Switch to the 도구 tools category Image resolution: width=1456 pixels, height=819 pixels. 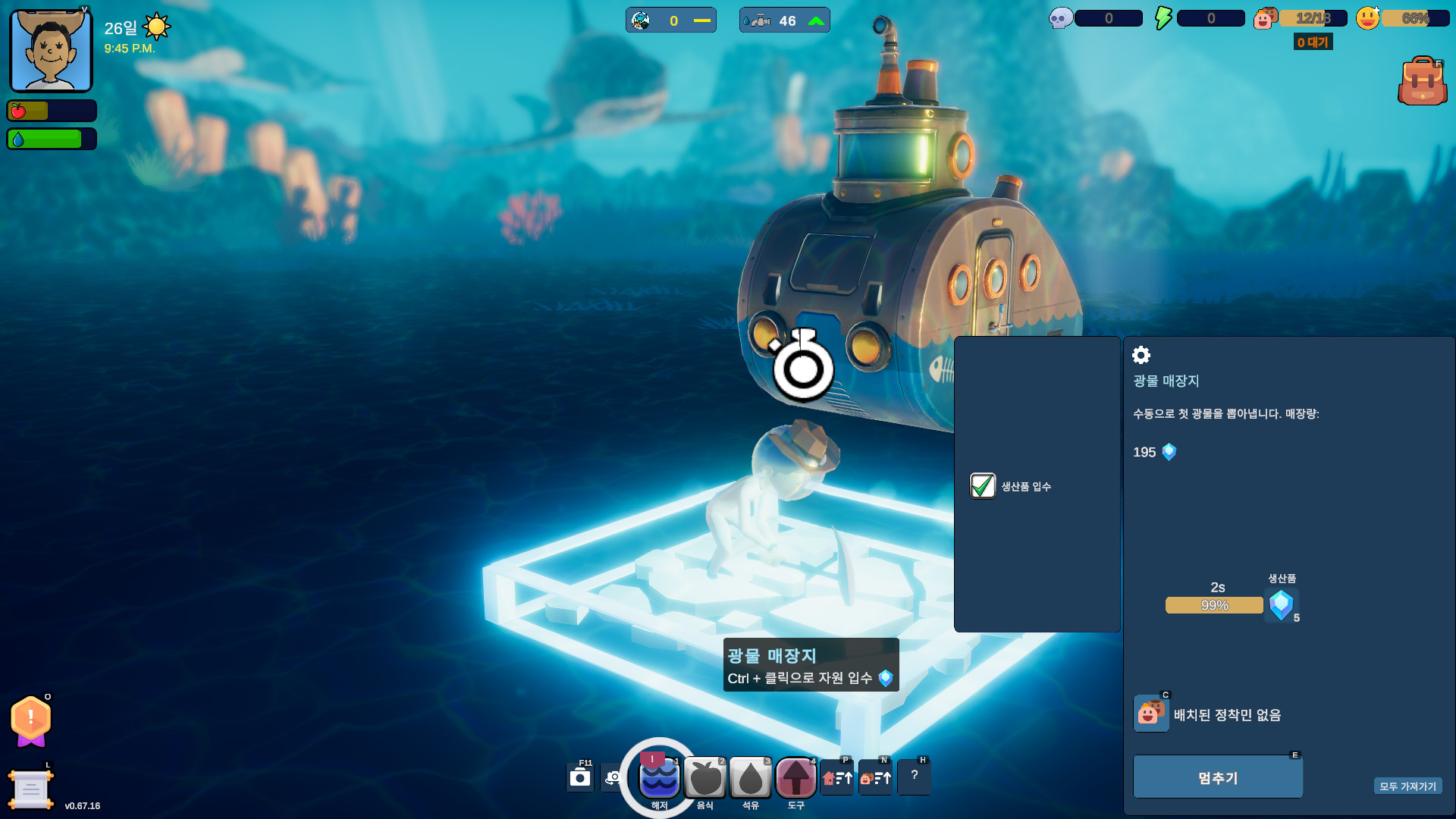795,778
